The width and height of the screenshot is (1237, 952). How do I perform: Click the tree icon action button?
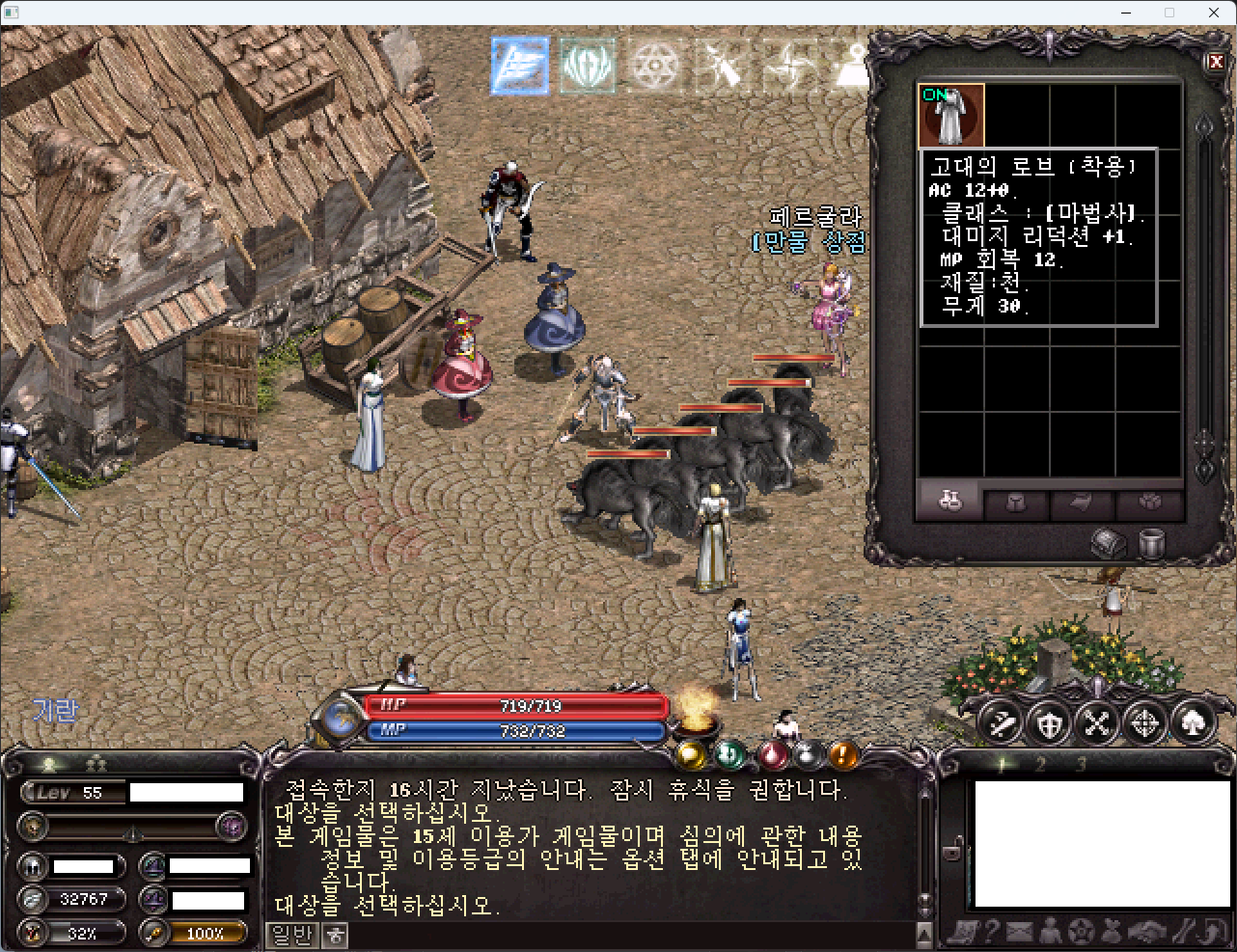pos(1194,722)
